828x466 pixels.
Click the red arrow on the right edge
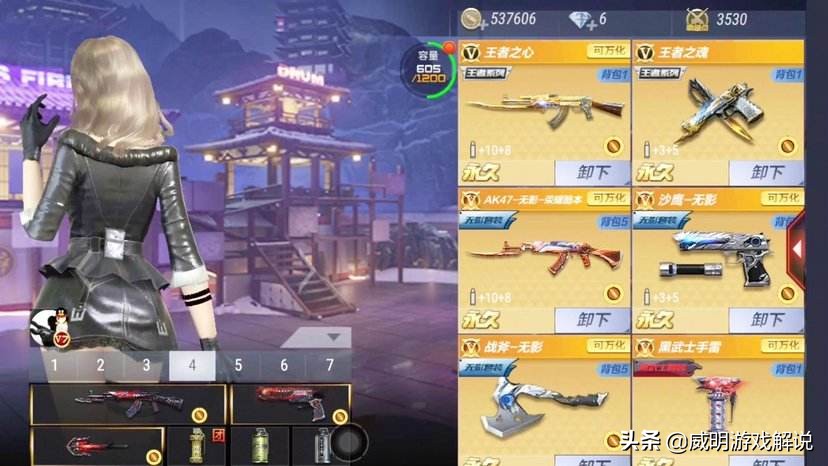pos(798,249)
